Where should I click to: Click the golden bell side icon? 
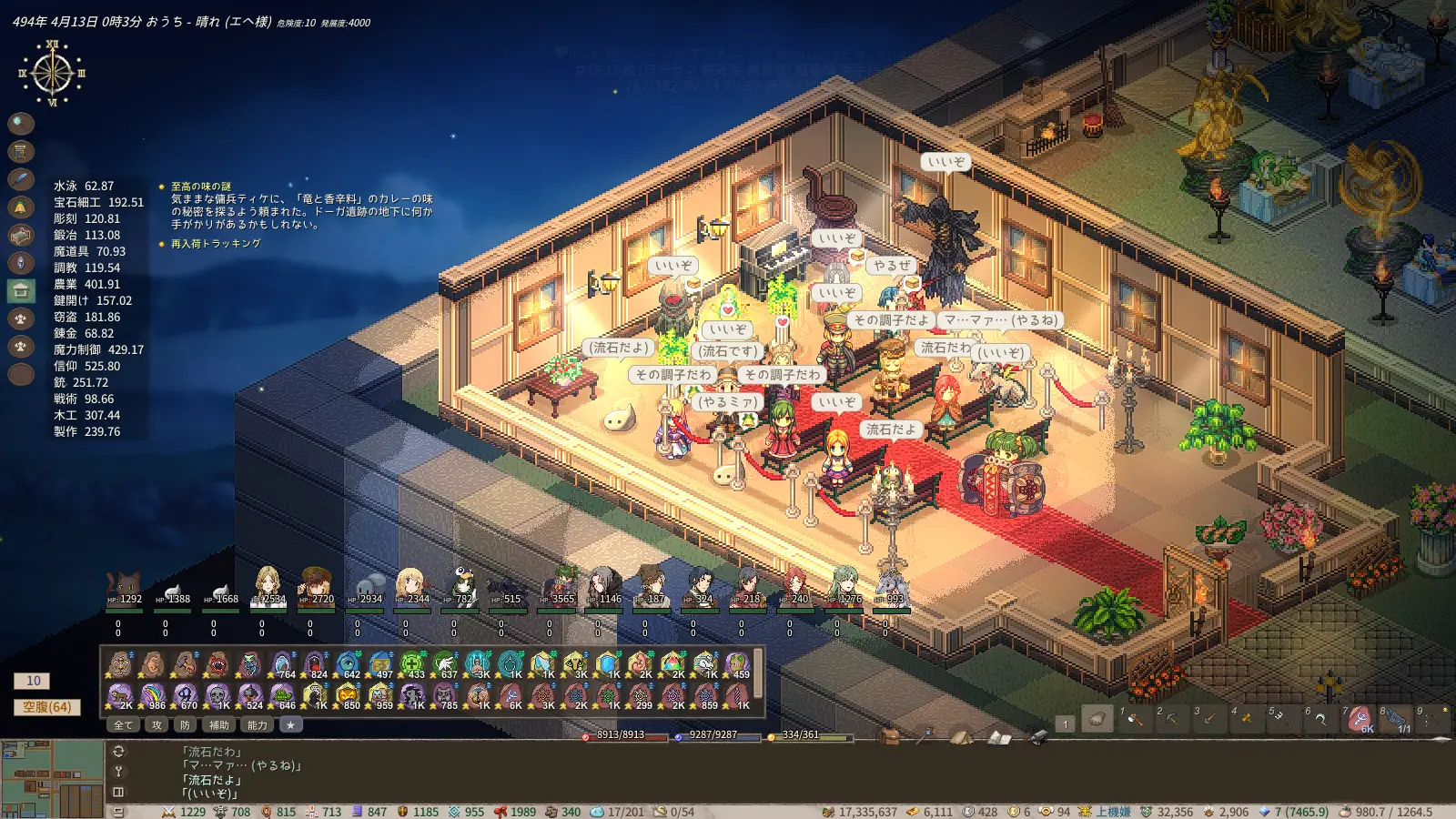21,207
